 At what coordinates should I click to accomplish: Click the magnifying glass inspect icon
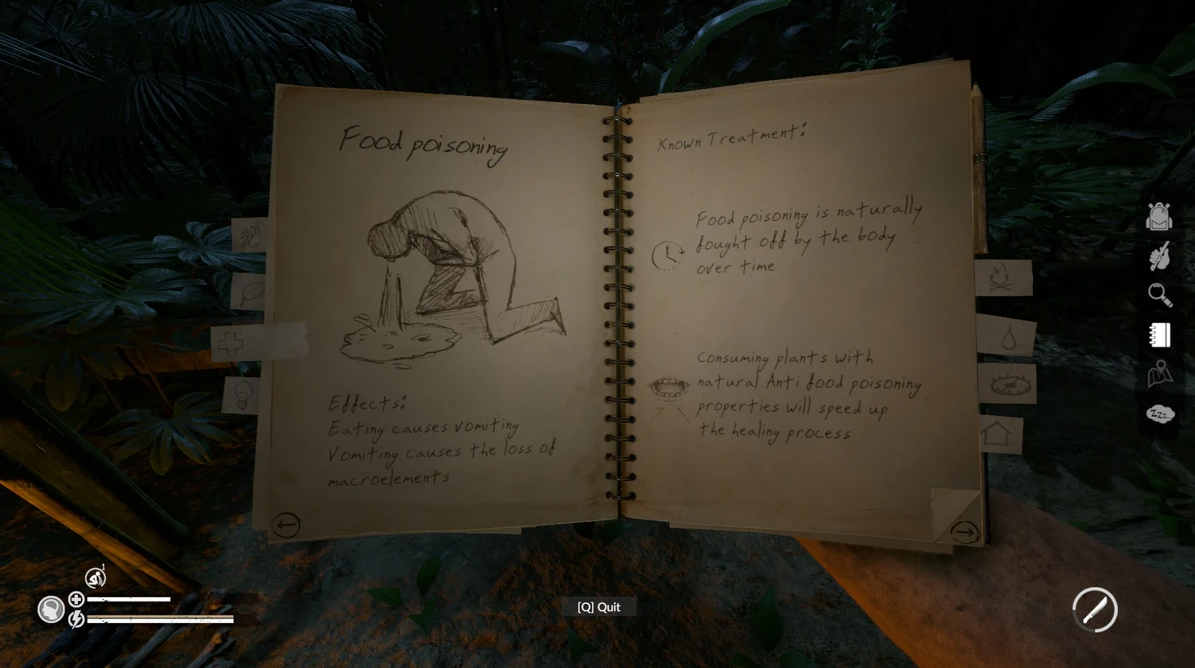1159,295
